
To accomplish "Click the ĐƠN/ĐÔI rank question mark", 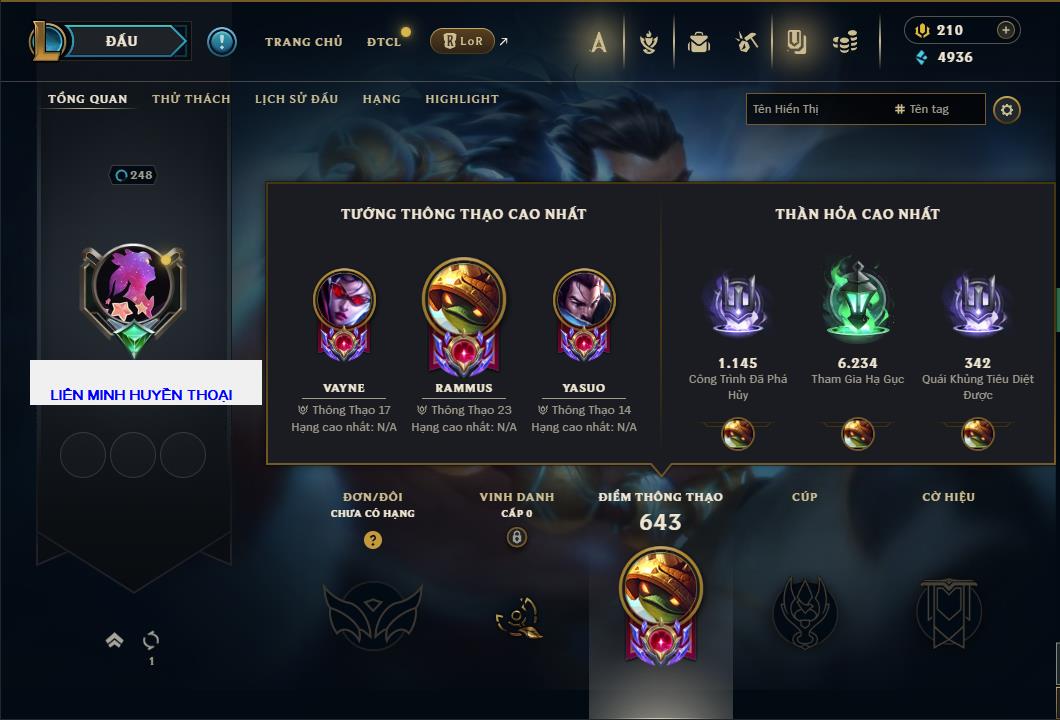I will point(373,540).
